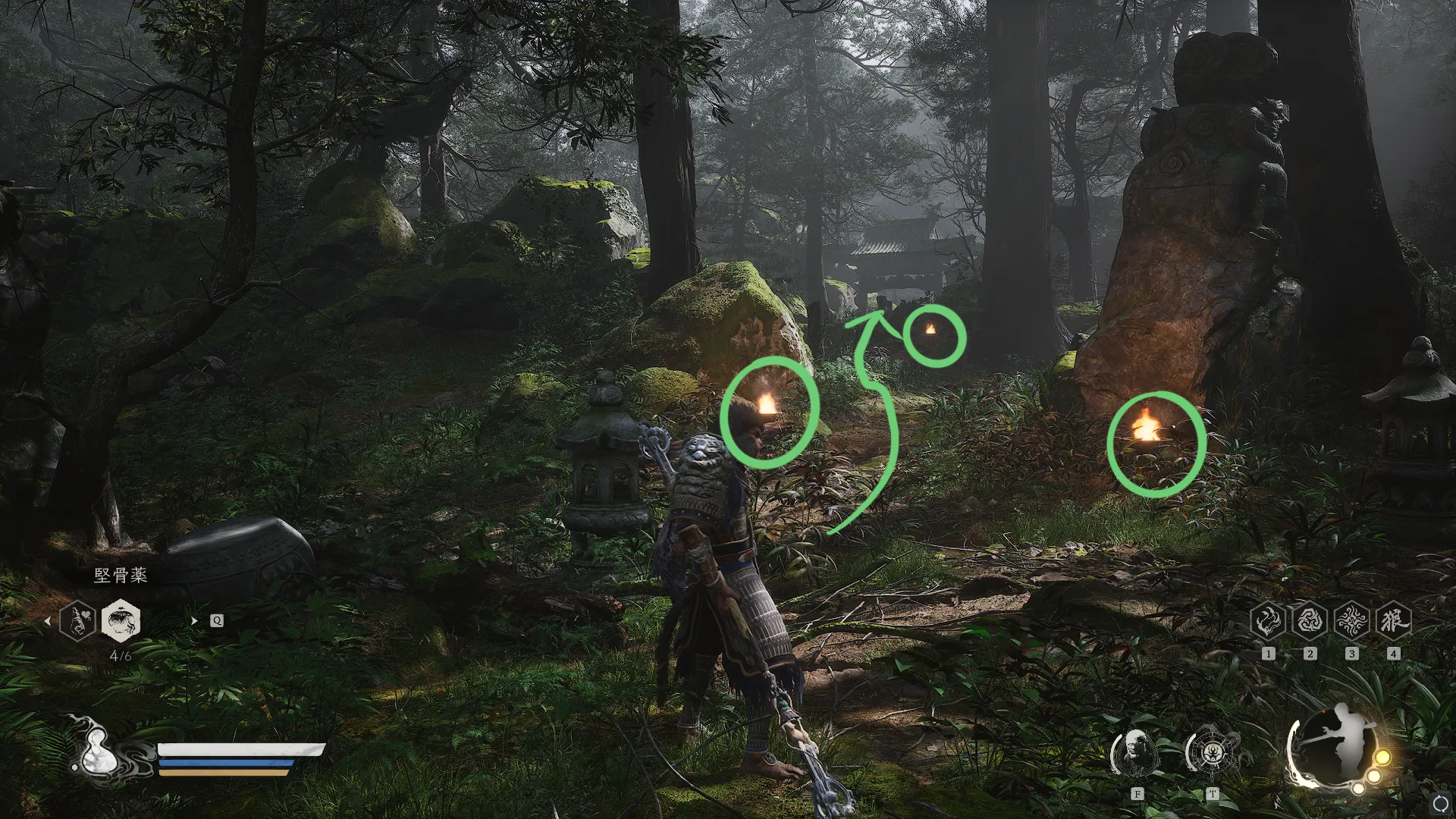The image size is (1456, 819).
Task: Choose the potion bottle with heart item
Action: (77, 621)
